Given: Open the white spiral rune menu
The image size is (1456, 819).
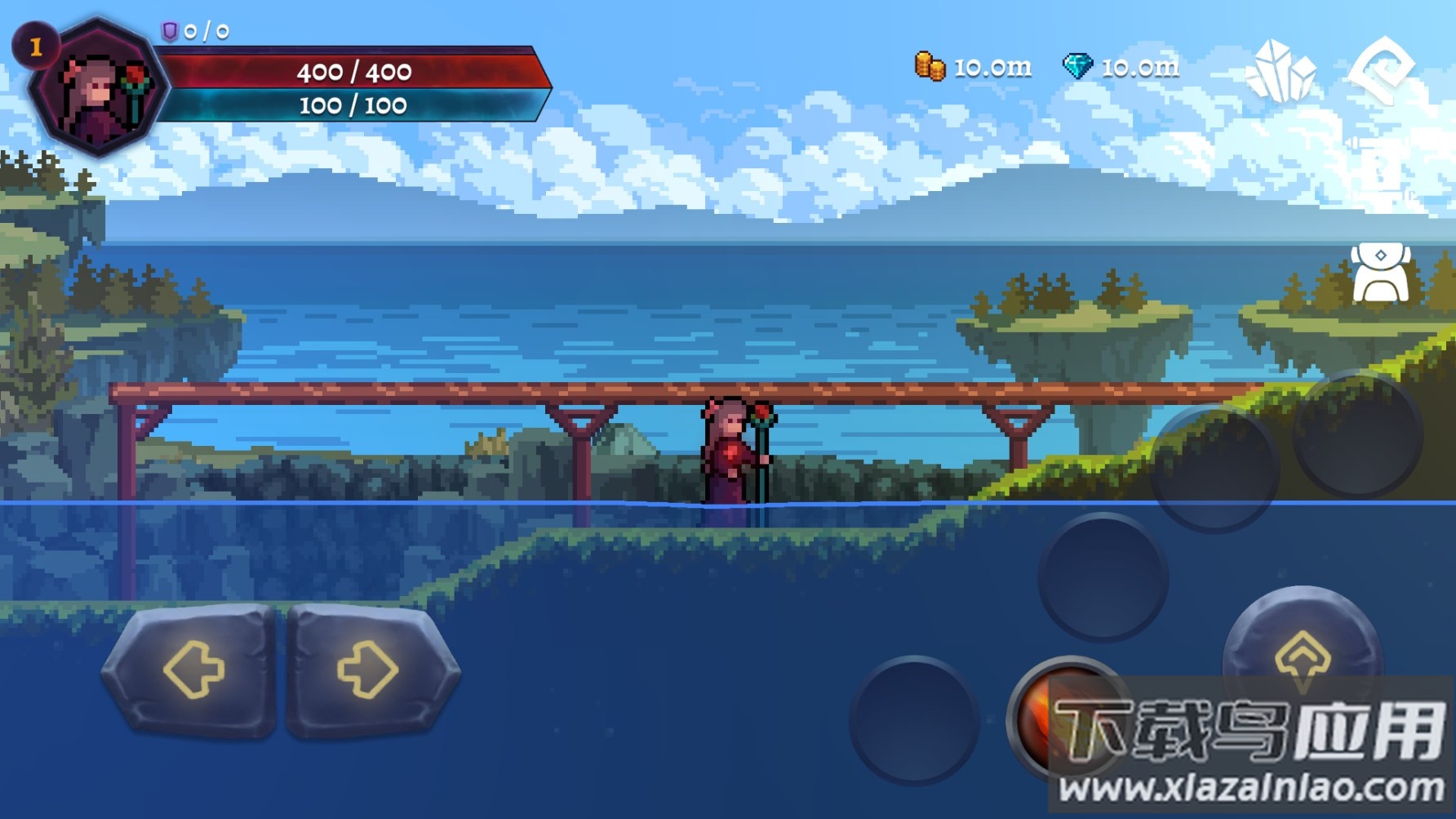Looking at the screenshot, I should [x=1382, y=69].
